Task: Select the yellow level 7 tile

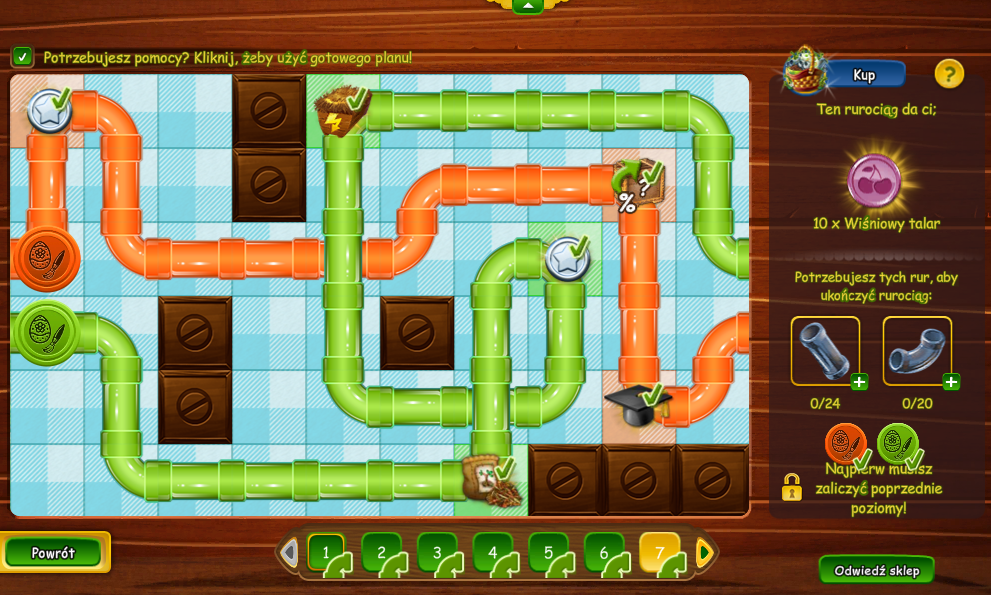Action: [x=659, y=552]
